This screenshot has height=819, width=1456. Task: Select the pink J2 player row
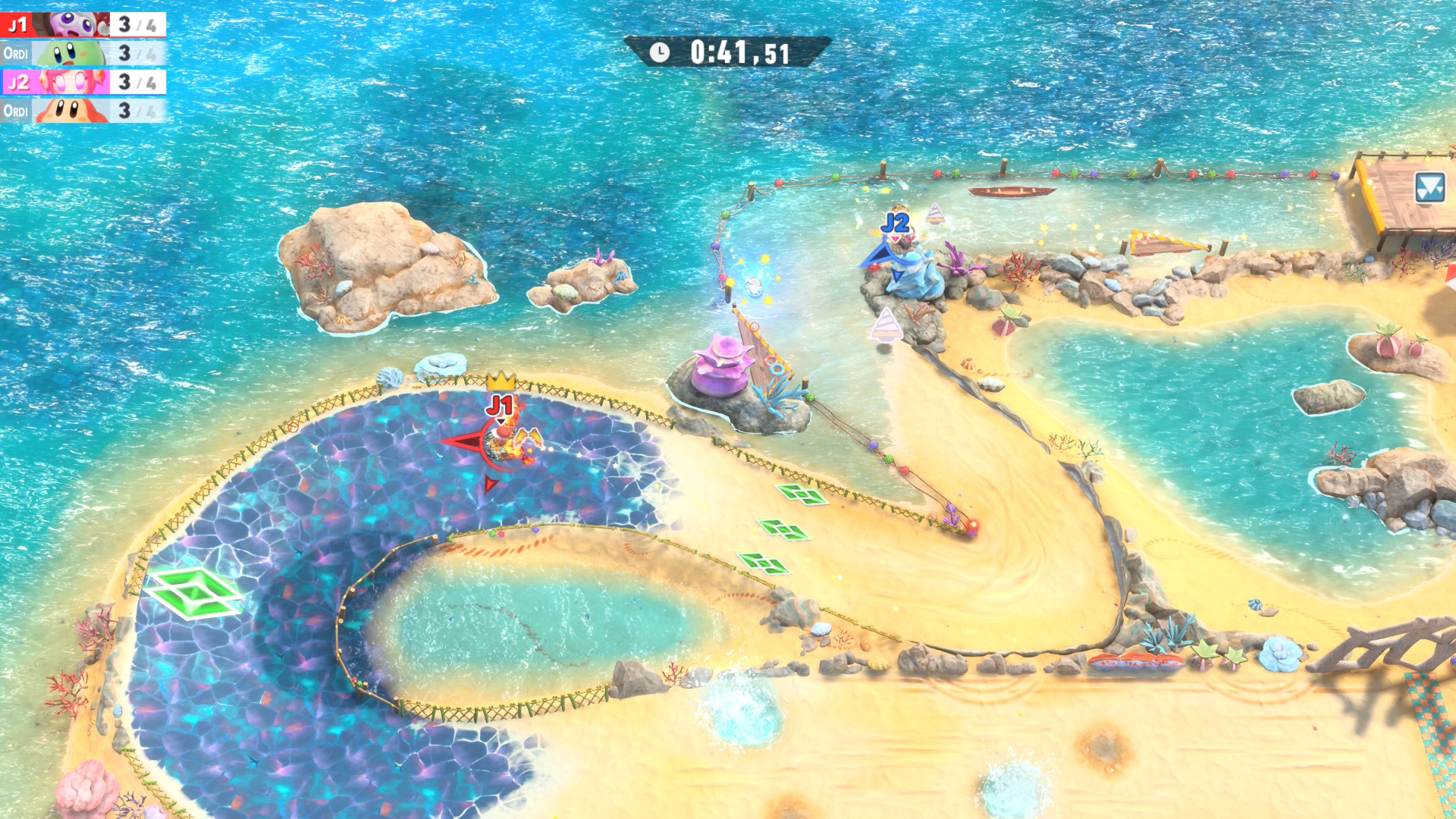pos(83,82)
